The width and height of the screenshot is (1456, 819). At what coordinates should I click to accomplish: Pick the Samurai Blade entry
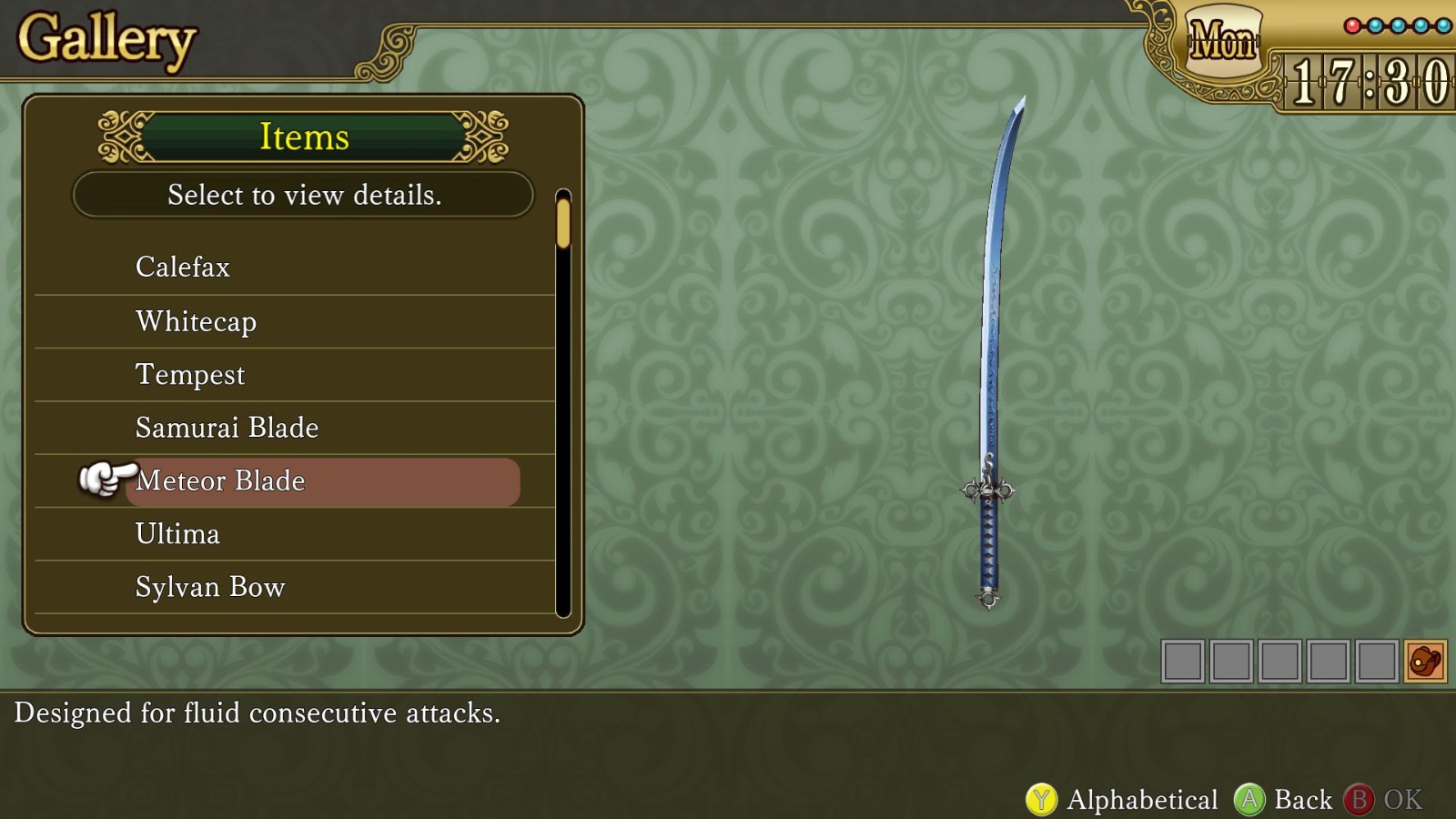(227, 427)
